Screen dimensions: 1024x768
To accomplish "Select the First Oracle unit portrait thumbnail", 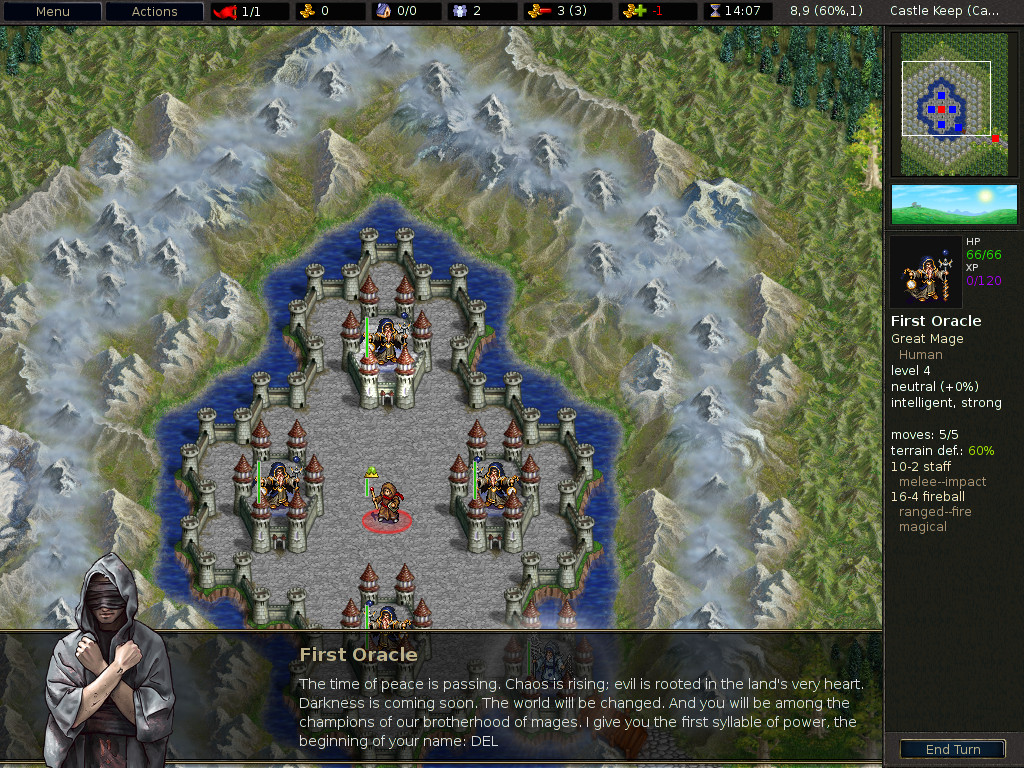I will coord(926,272).
